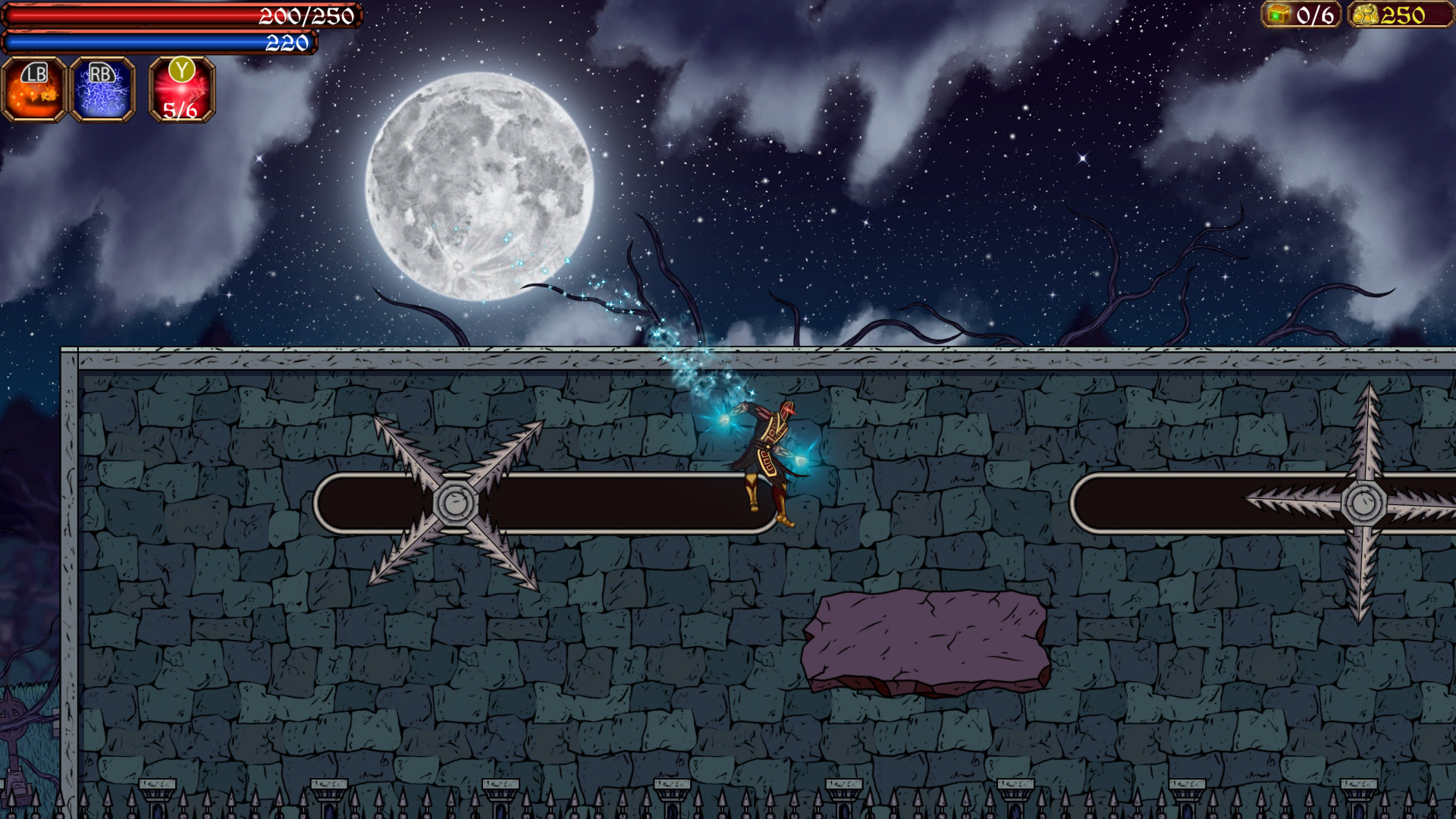This screenshot has height=819, width=1456.
Task: Click the blue mana bar showing 220
Action: click(159, 42)
